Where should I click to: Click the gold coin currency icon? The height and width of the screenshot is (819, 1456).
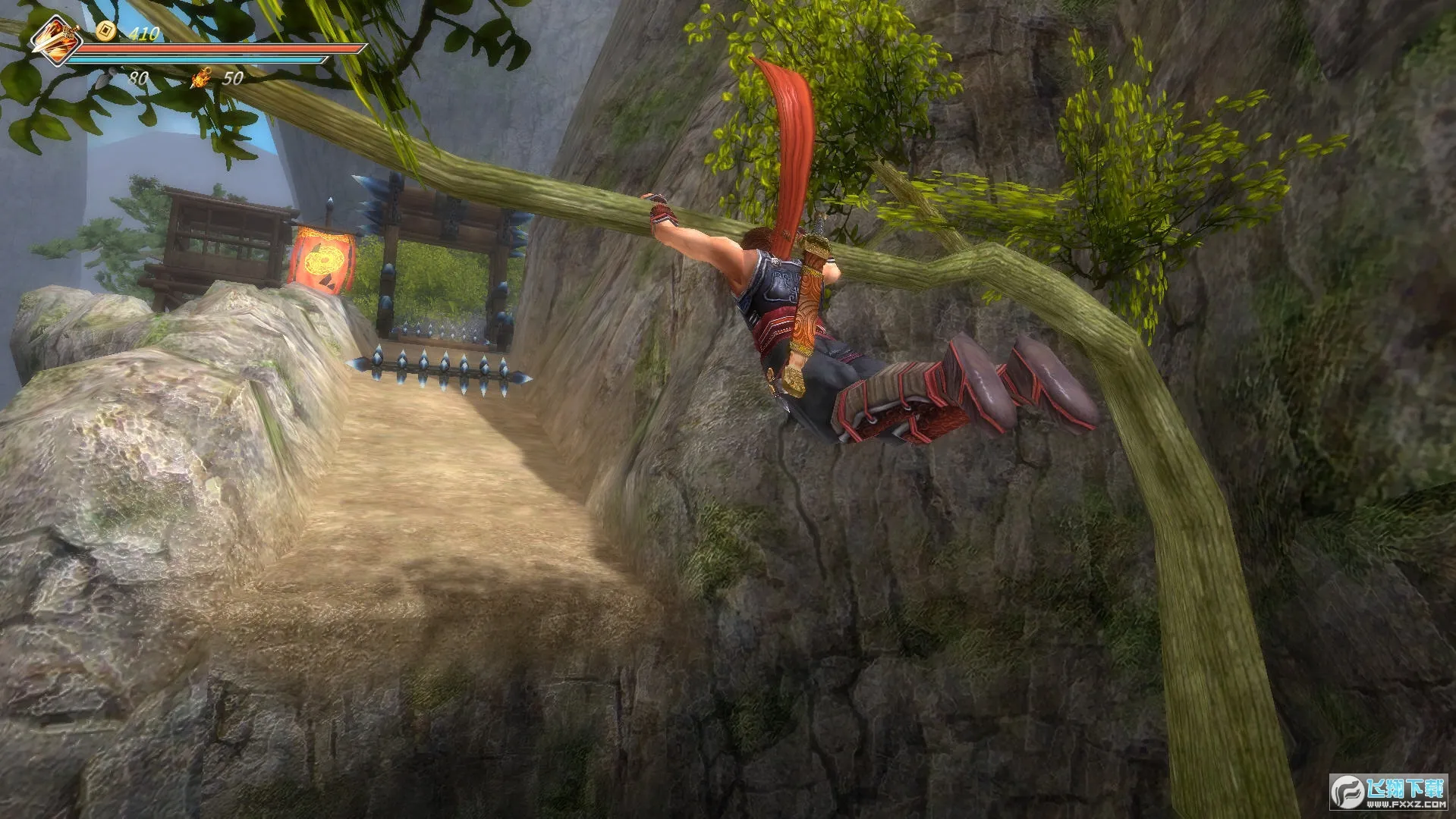(105, 30)
